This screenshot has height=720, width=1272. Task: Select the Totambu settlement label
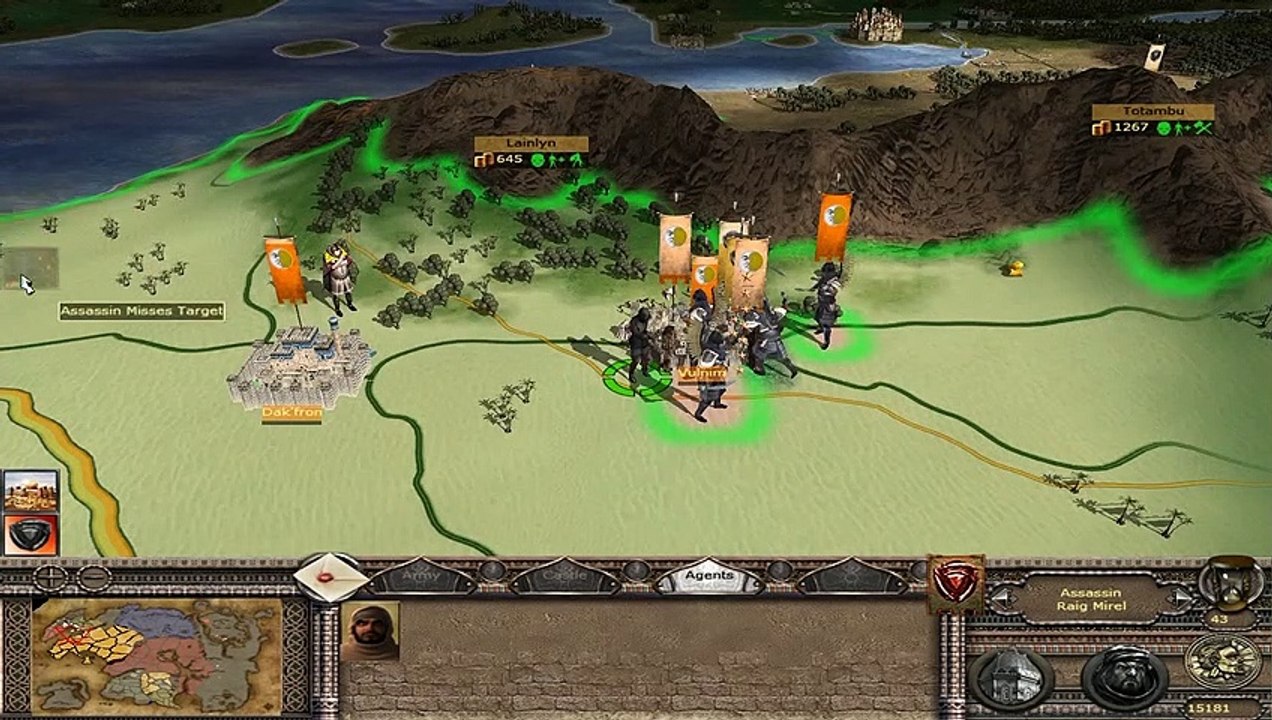pyautogui.click(x=1152, y=112)
